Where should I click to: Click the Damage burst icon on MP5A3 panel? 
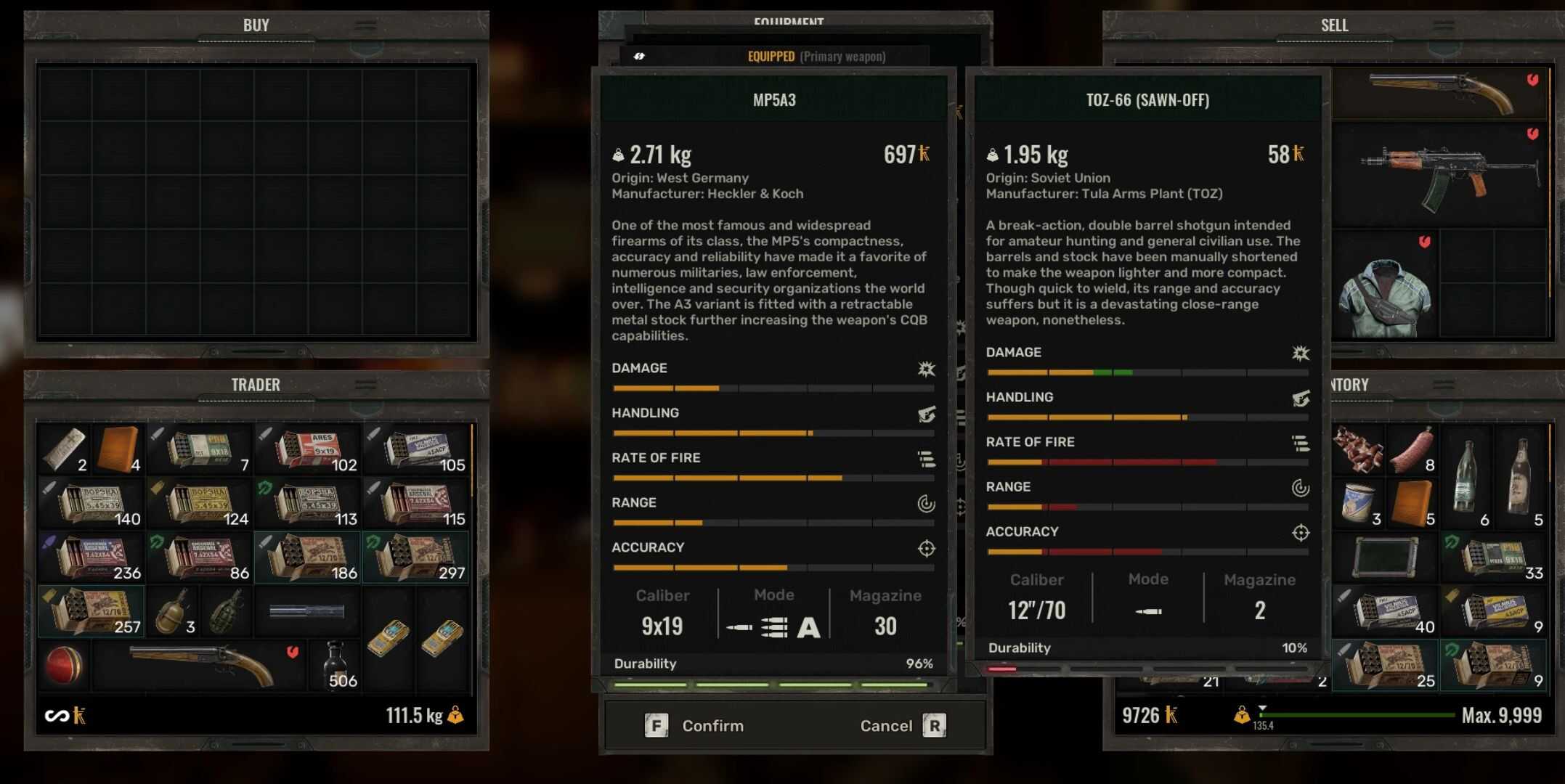point(926,369)
